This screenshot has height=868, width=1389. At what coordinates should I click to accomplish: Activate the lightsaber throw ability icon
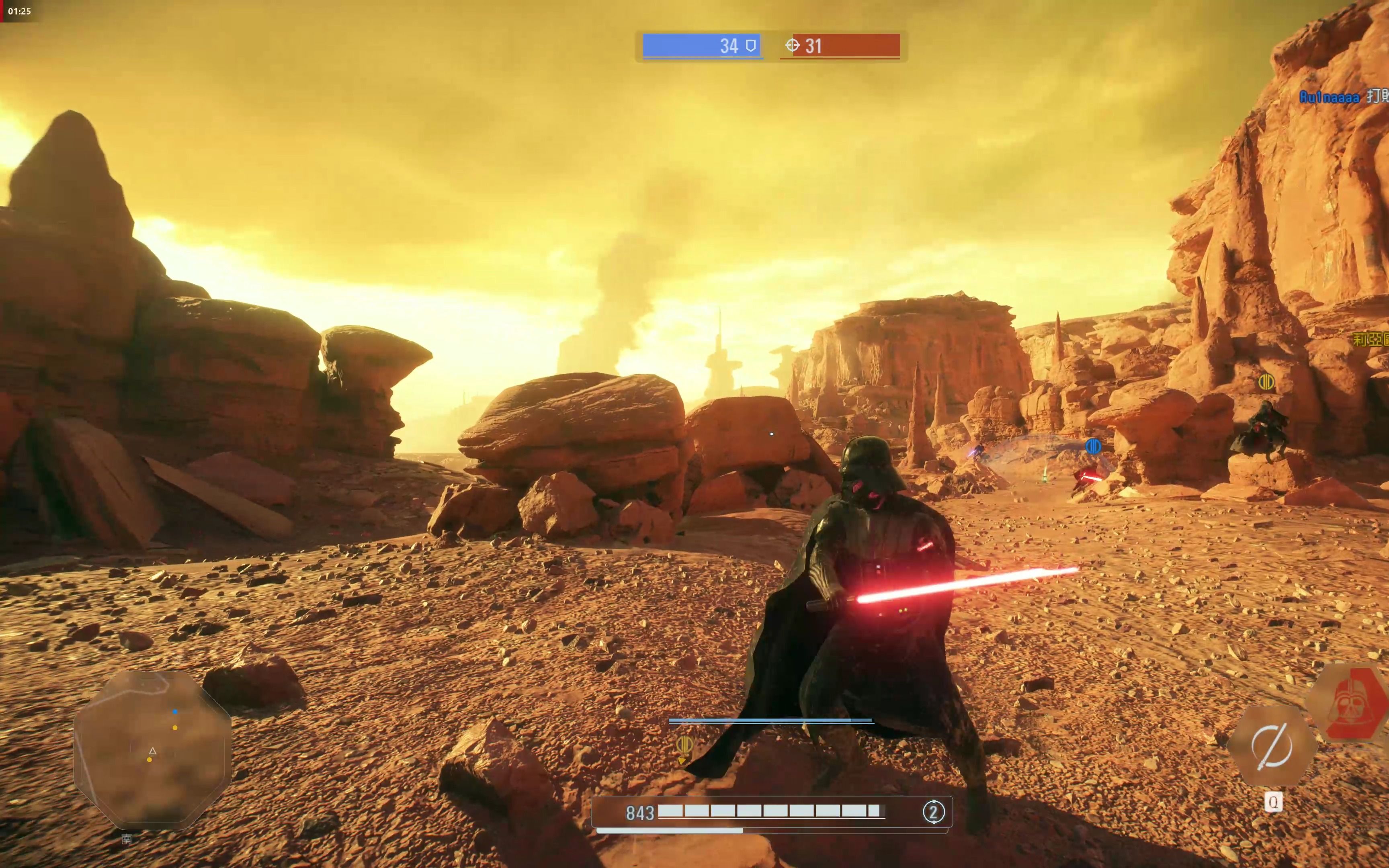coord(1271,746)
